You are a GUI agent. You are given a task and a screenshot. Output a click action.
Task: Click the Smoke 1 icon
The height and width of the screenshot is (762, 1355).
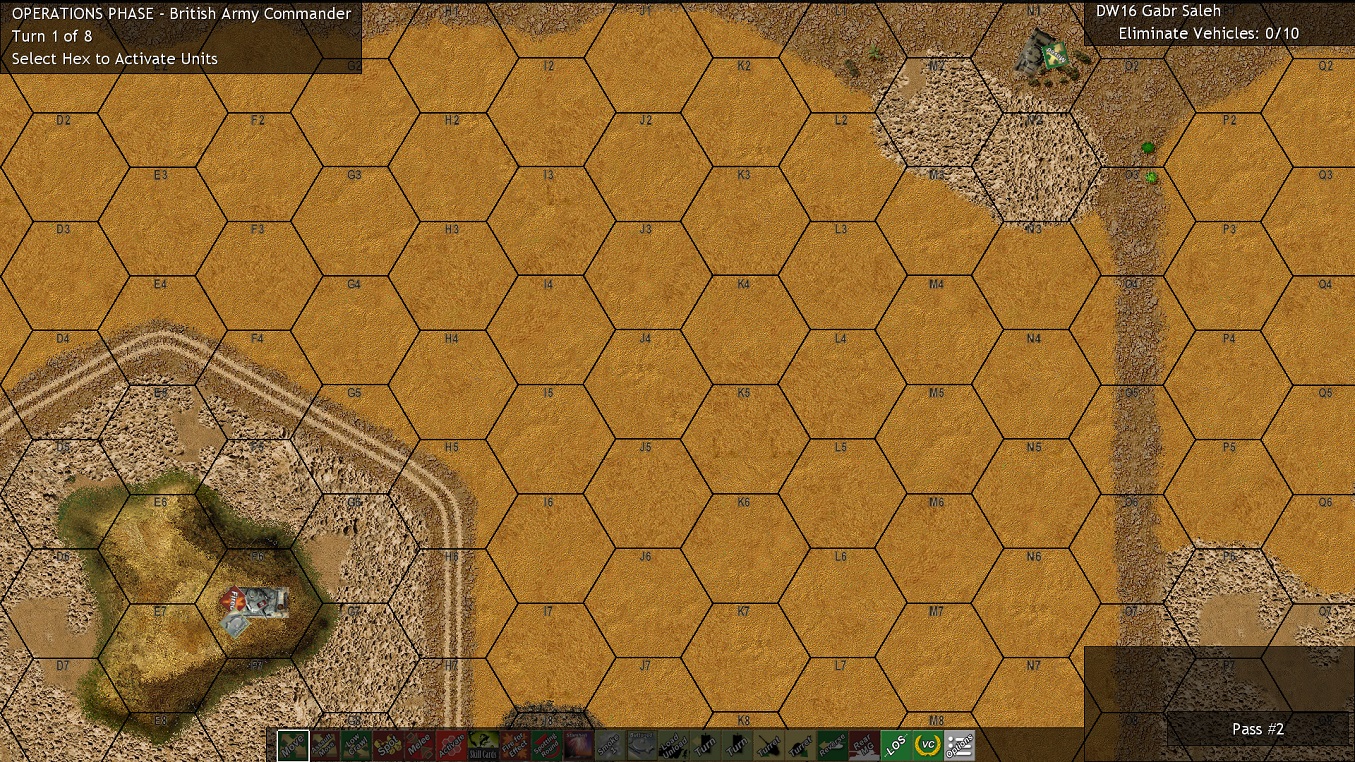608,745
